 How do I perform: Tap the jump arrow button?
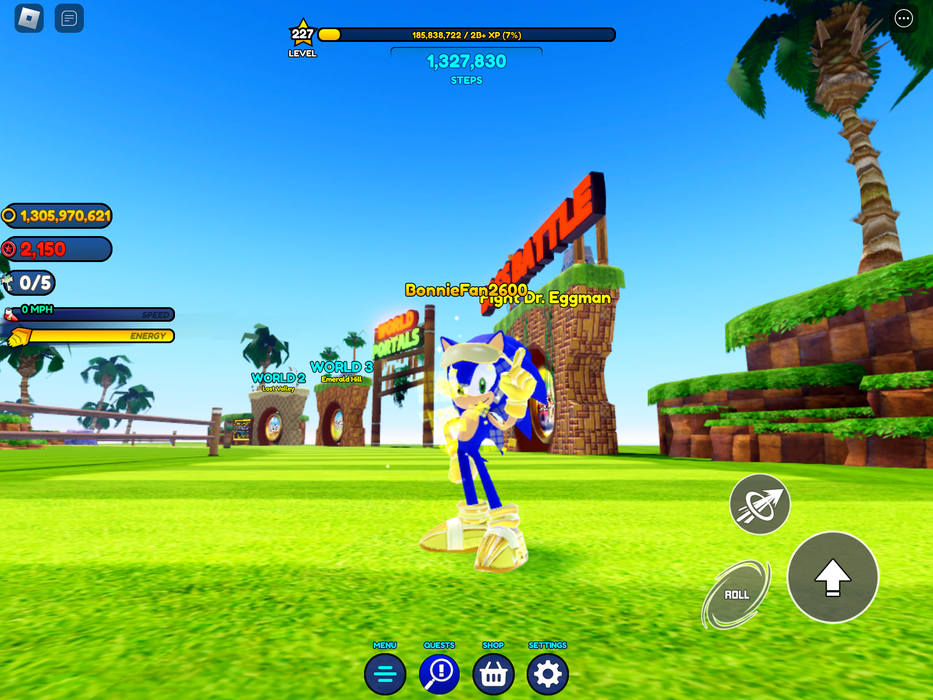click(x=832, y=577)
